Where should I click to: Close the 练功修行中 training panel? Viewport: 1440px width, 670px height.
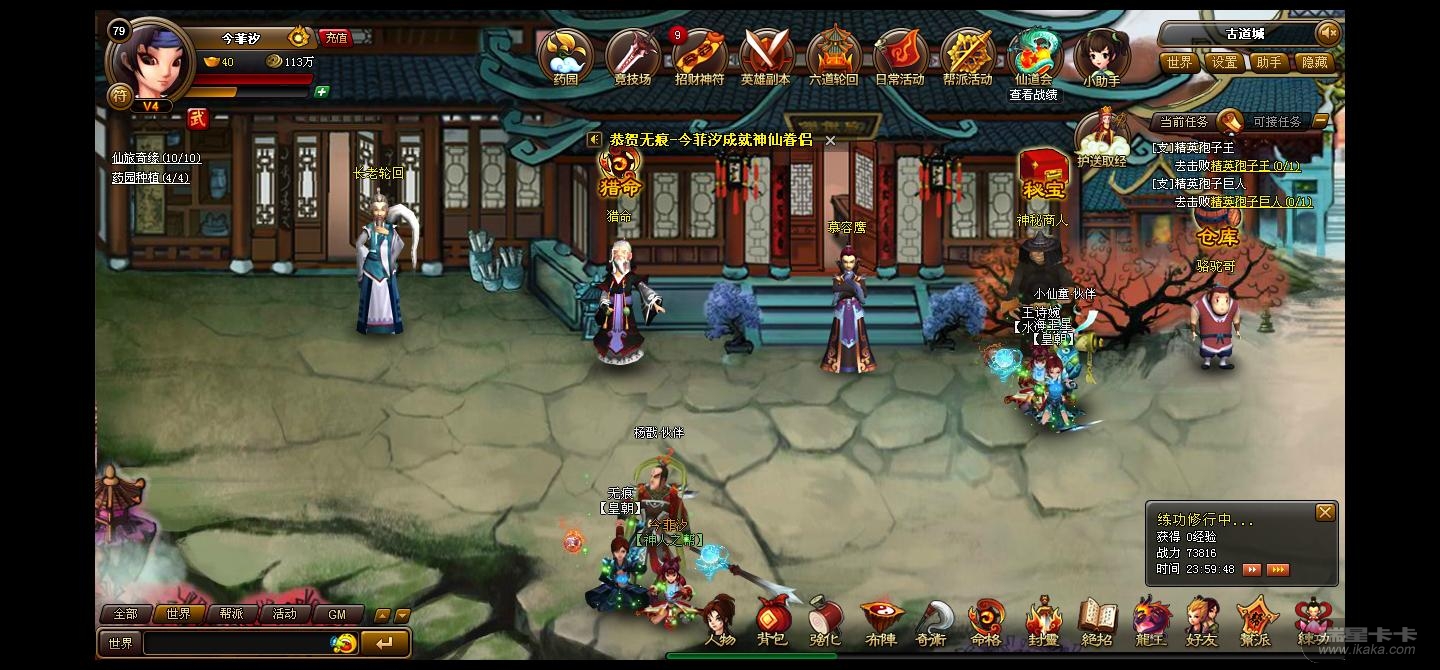[x=1325, y=512]
